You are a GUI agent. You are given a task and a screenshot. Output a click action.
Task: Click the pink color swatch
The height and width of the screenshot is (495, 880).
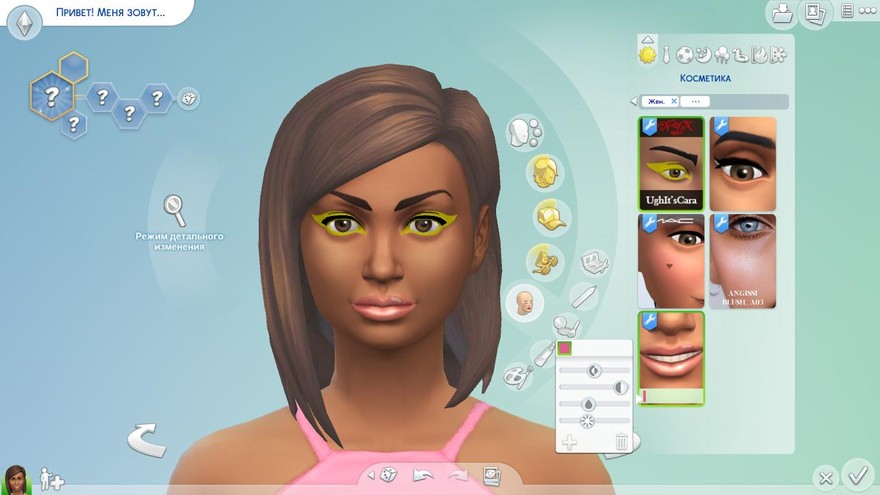[565, 348]
